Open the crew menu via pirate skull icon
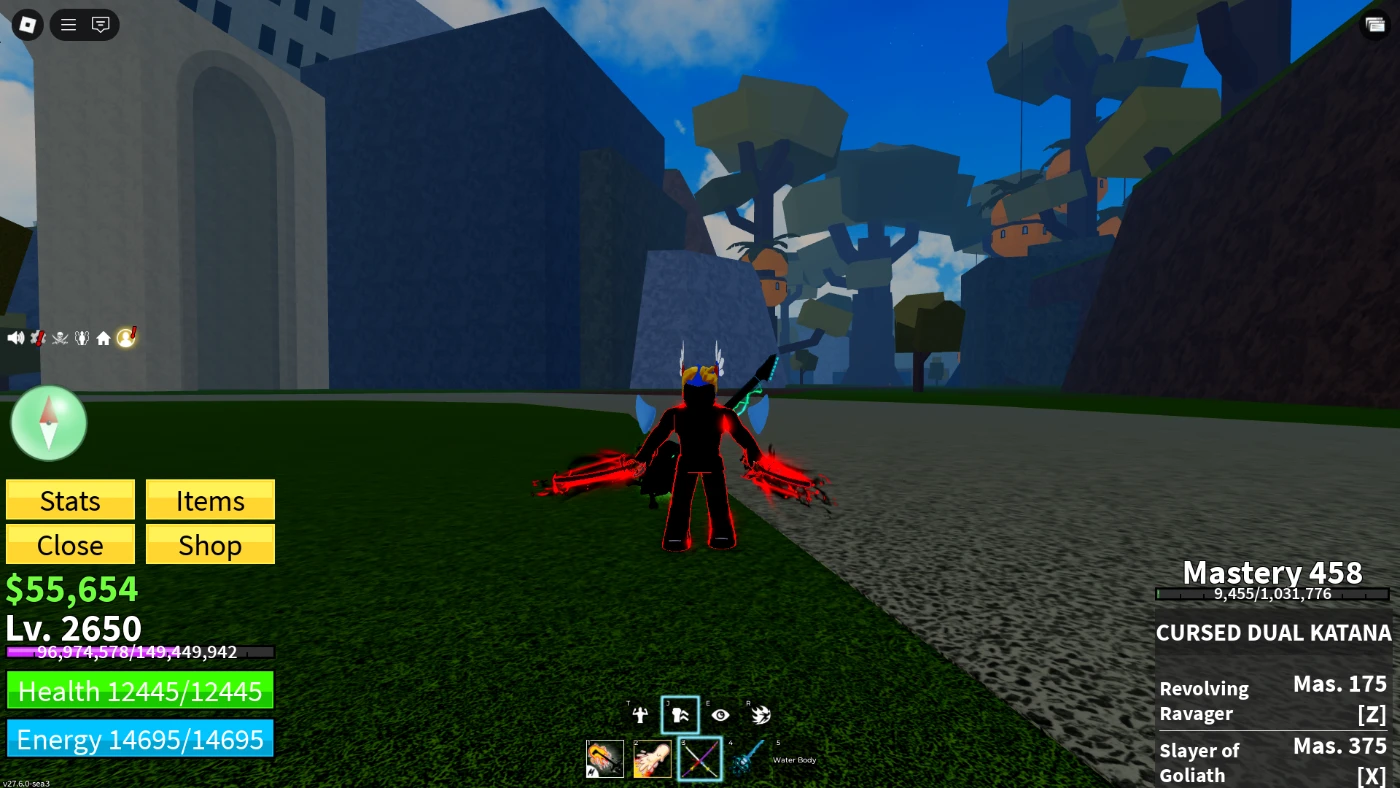 click(58, 337)
